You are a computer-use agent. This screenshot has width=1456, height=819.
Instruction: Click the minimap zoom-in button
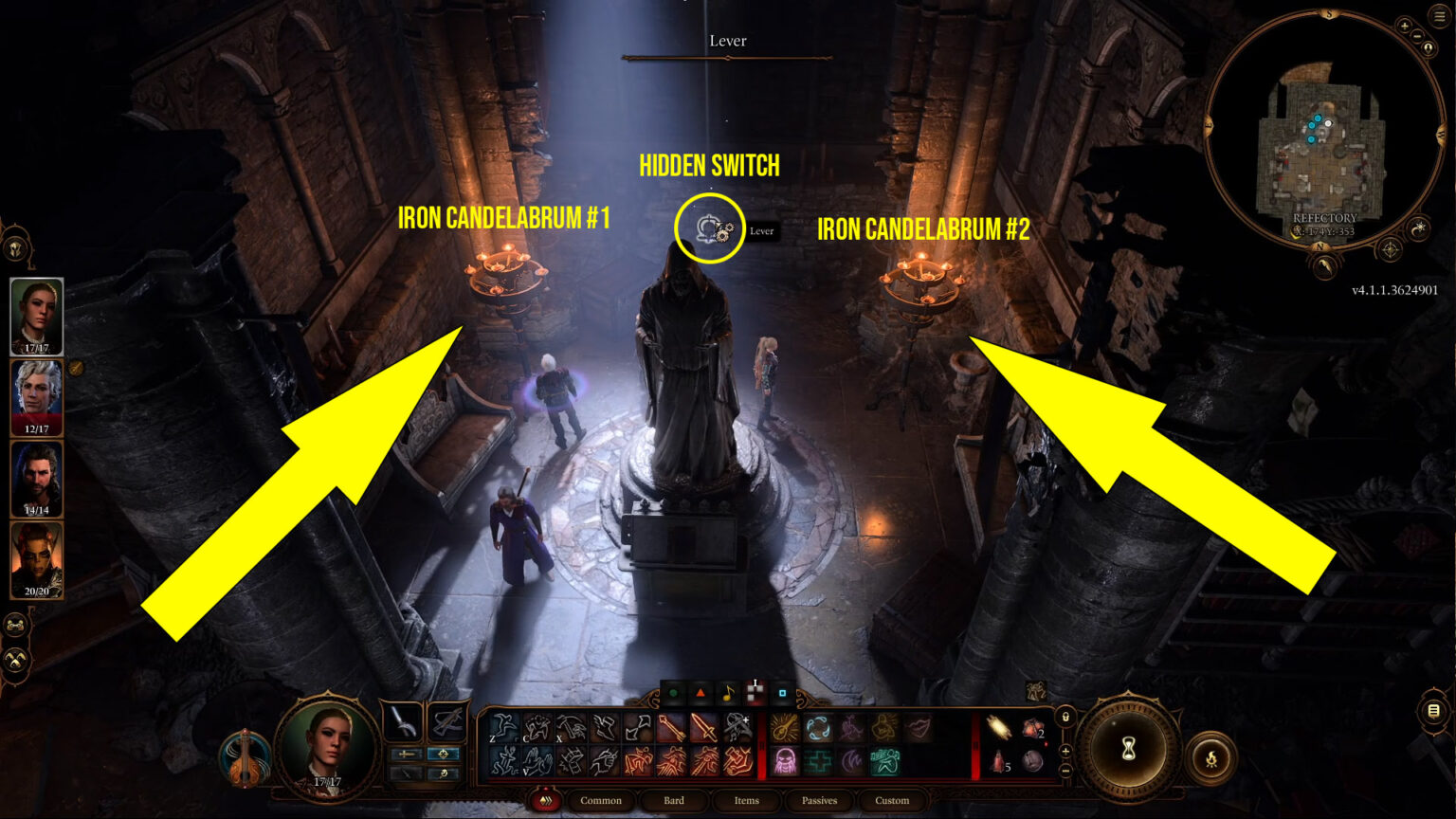[1405, 27]
